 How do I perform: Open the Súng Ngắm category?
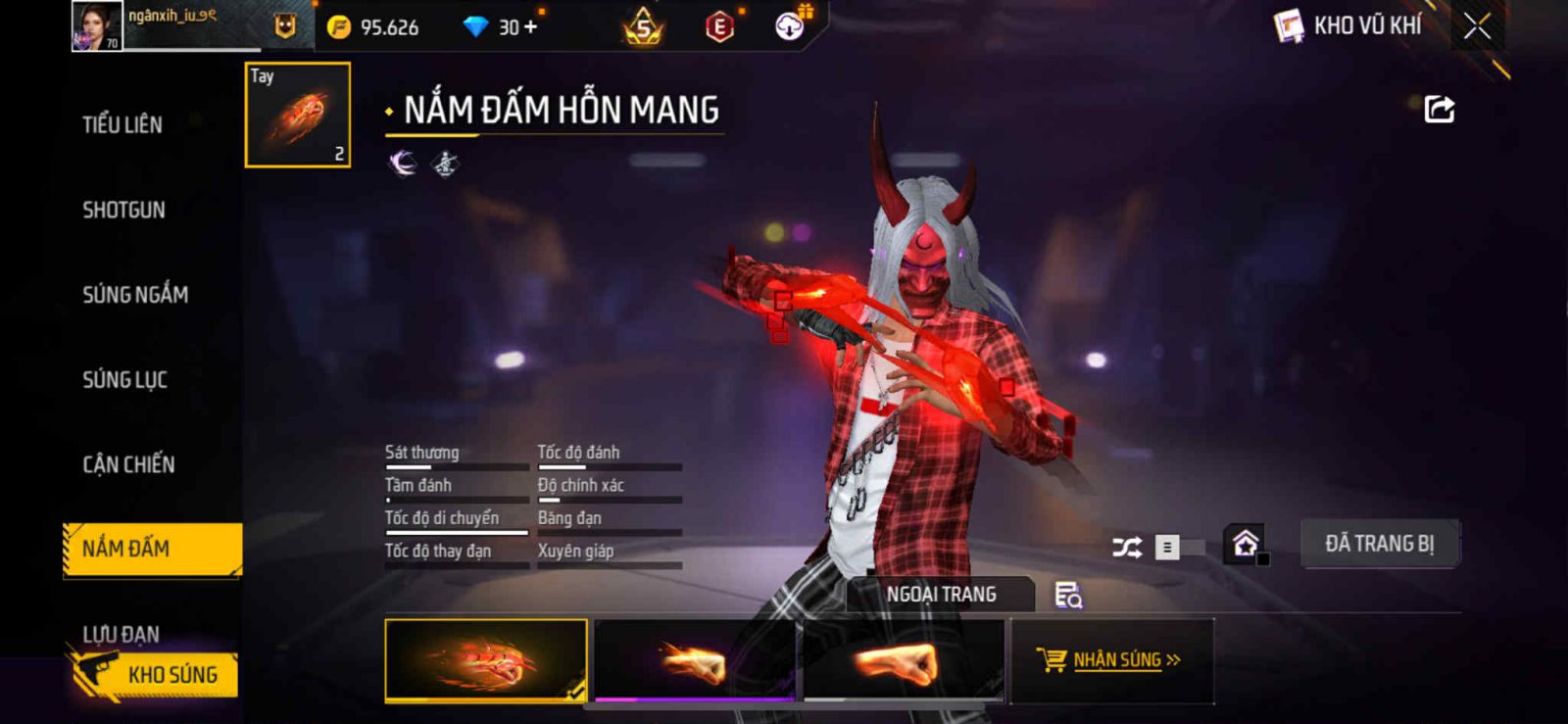pos(135,294)
